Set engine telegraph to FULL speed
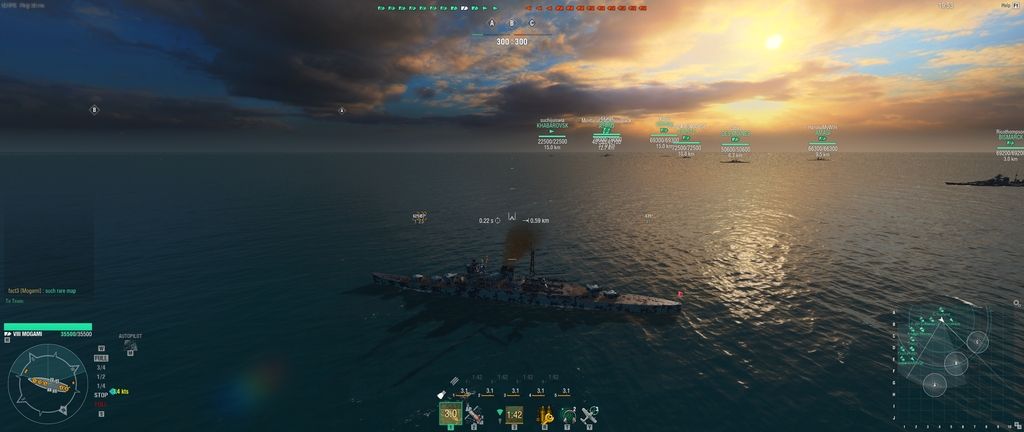This screenshot has width=1024, height=432. (101, 358)
